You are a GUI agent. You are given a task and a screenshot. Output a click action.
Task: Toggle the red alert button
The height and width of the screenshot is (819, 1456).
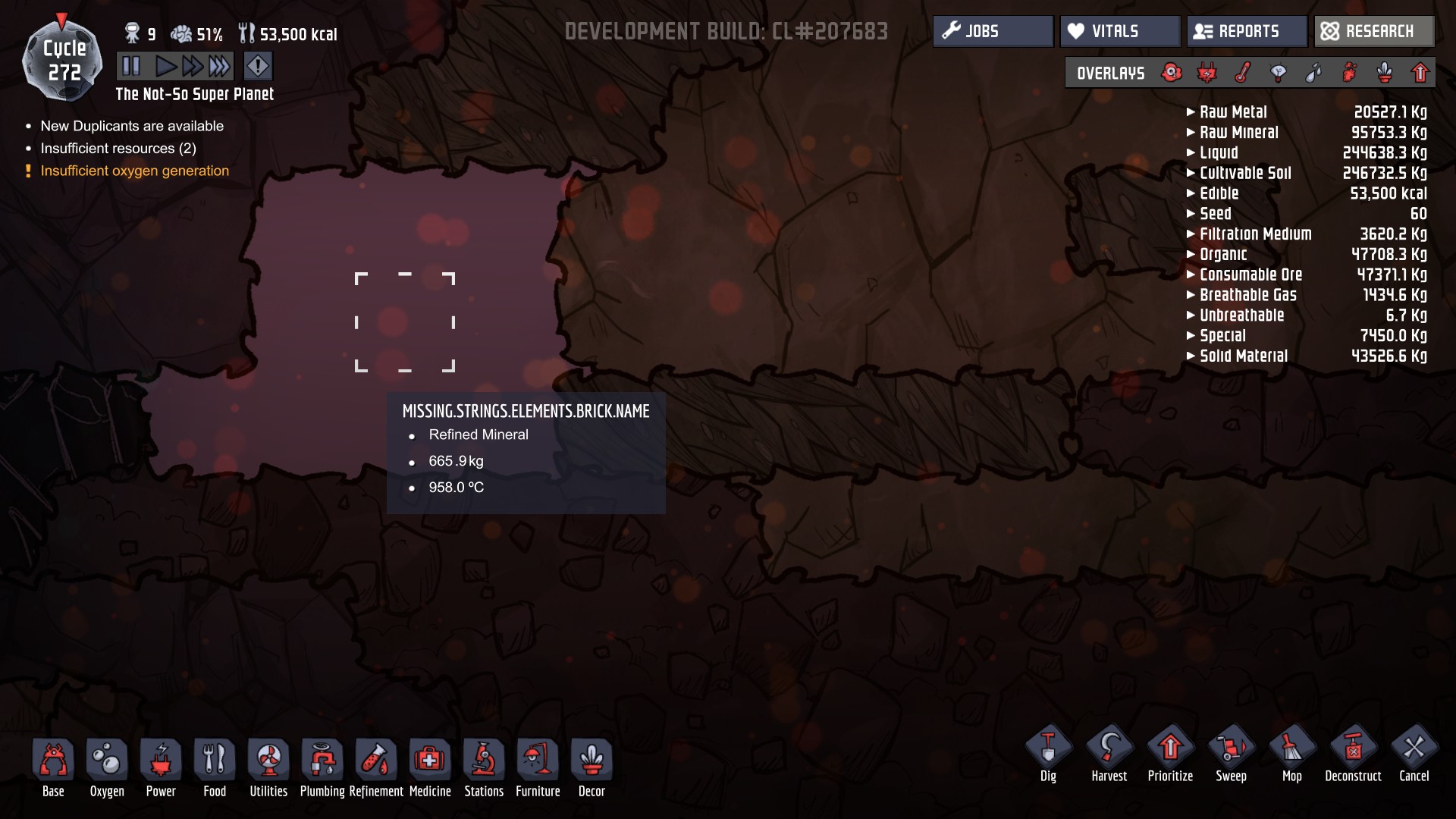pos(258,67)
